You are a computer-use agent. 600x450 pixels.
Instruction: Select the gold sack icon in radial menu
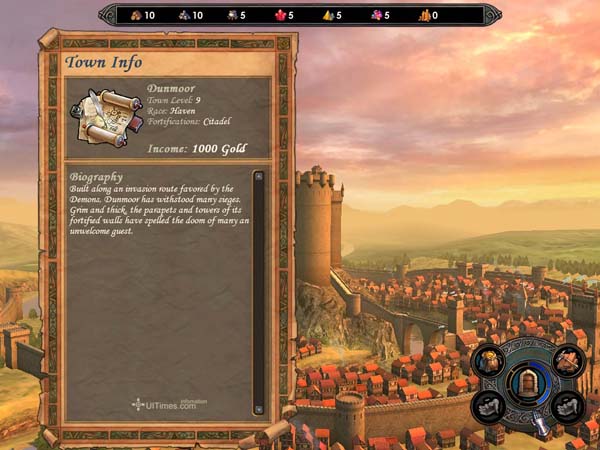[488, 361]
